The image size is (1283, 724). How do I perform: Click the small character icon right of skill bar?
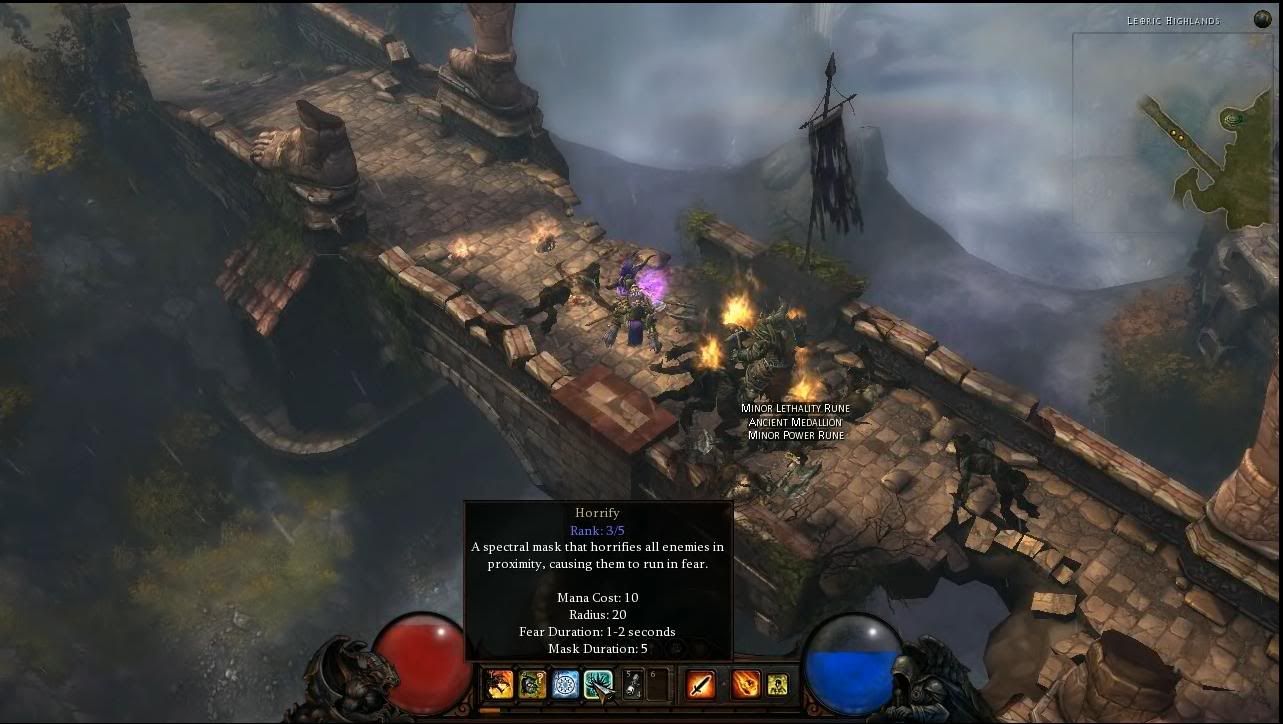pyautogui.click(x=778, y=685)
